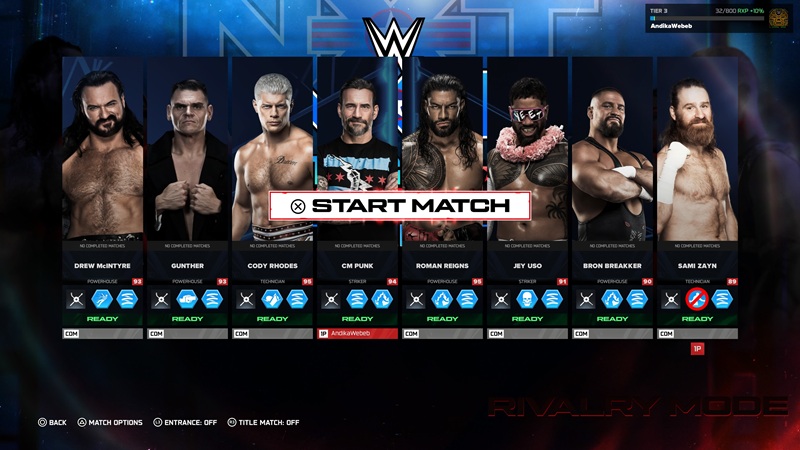The height and width of the screenshot is (450, 800).
Task: Select the Drew McIntyre wrestler card
Action: coord(103,150)
